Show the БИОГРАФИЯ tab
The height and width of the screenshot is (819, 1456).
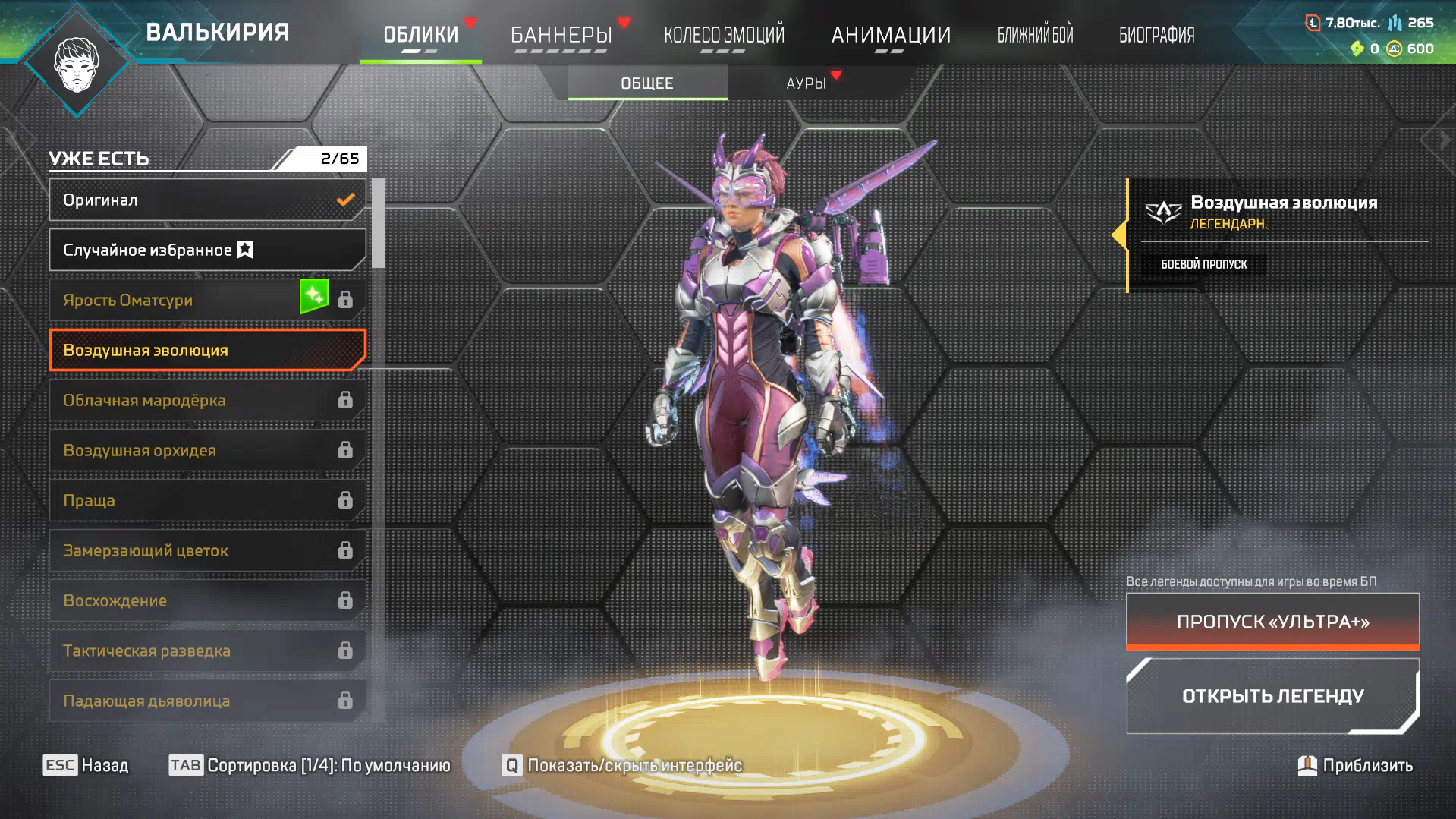coord(1156,35)
